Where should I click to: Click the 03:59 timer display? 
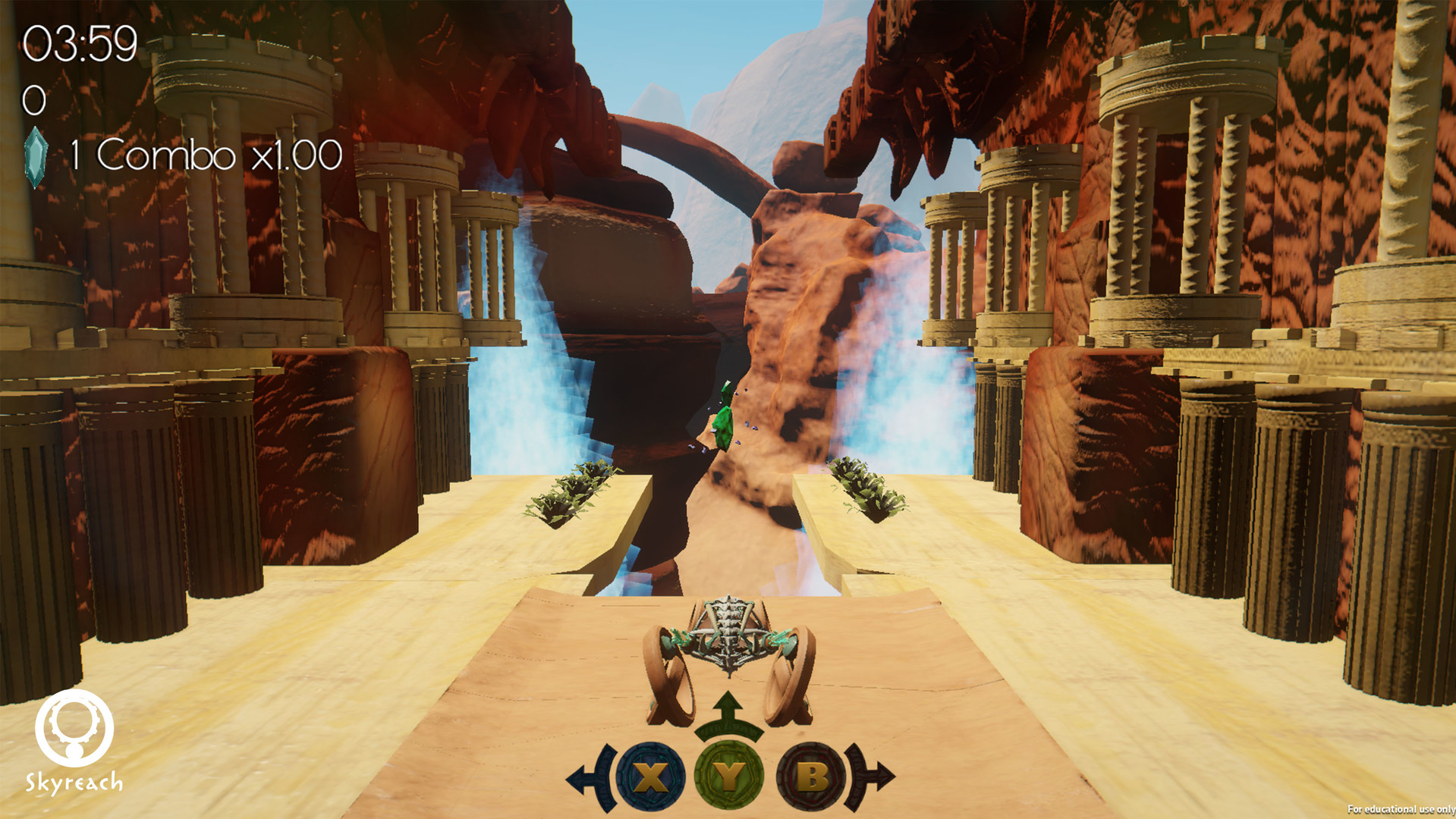pyautogui.click(x=80, y=43)
